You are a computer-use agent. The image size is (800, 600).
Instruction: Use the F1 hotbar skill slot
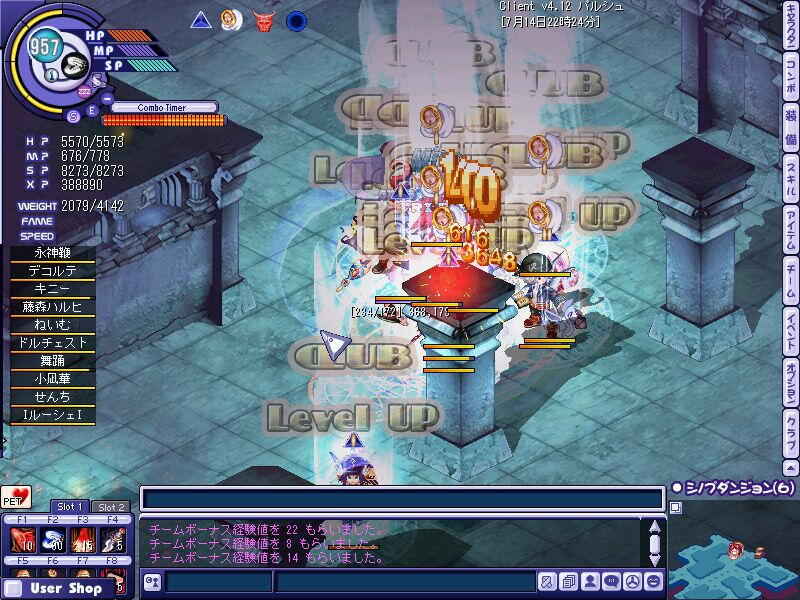point(22,540)
